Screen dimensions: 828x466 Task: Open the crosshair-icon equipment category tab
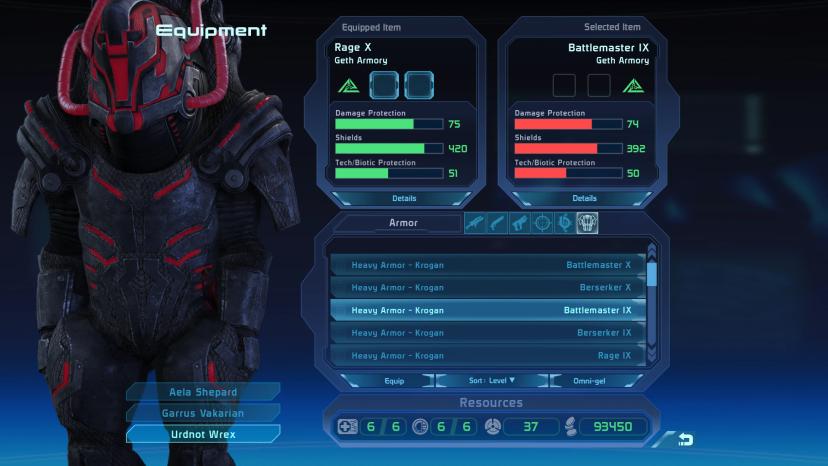click(543, 223)
